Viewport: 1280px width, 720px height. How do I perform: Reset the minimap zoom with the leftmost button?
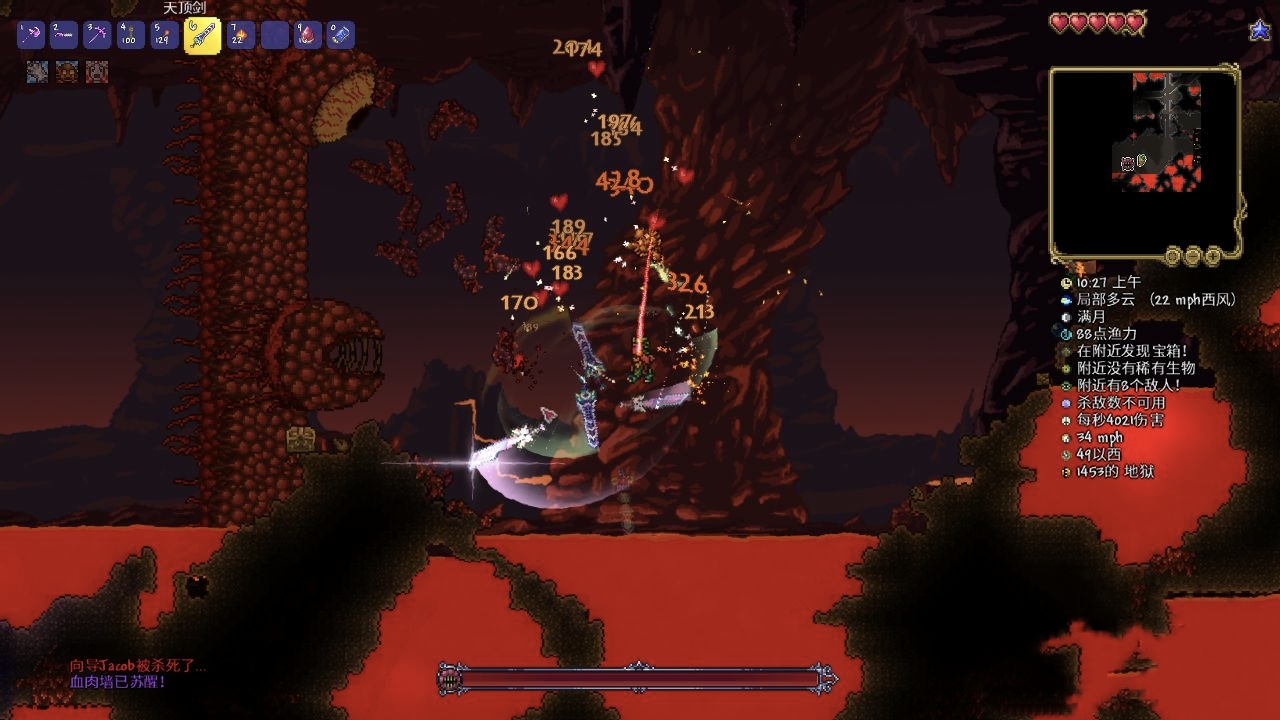(x=1173, y=257)
